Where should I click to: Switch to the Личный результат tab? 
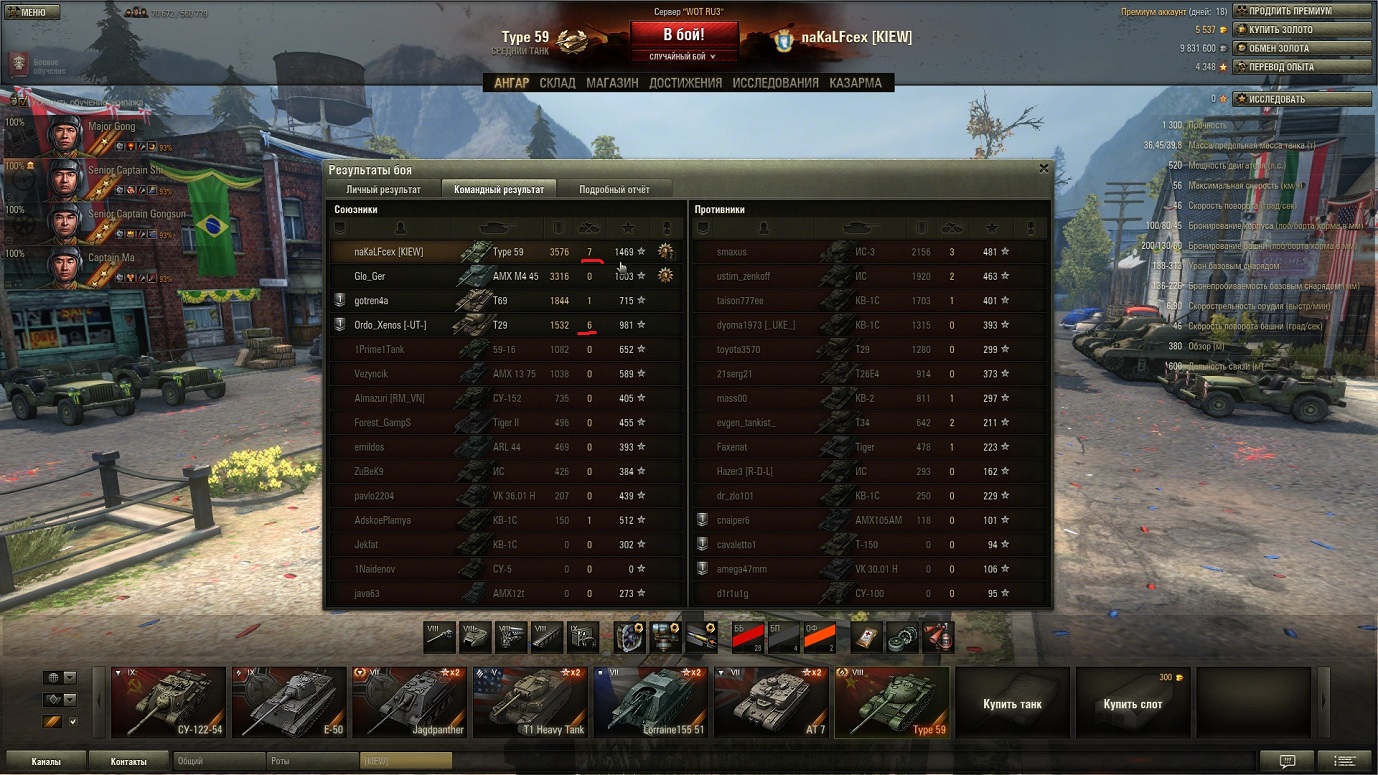(x=383, y=189)
